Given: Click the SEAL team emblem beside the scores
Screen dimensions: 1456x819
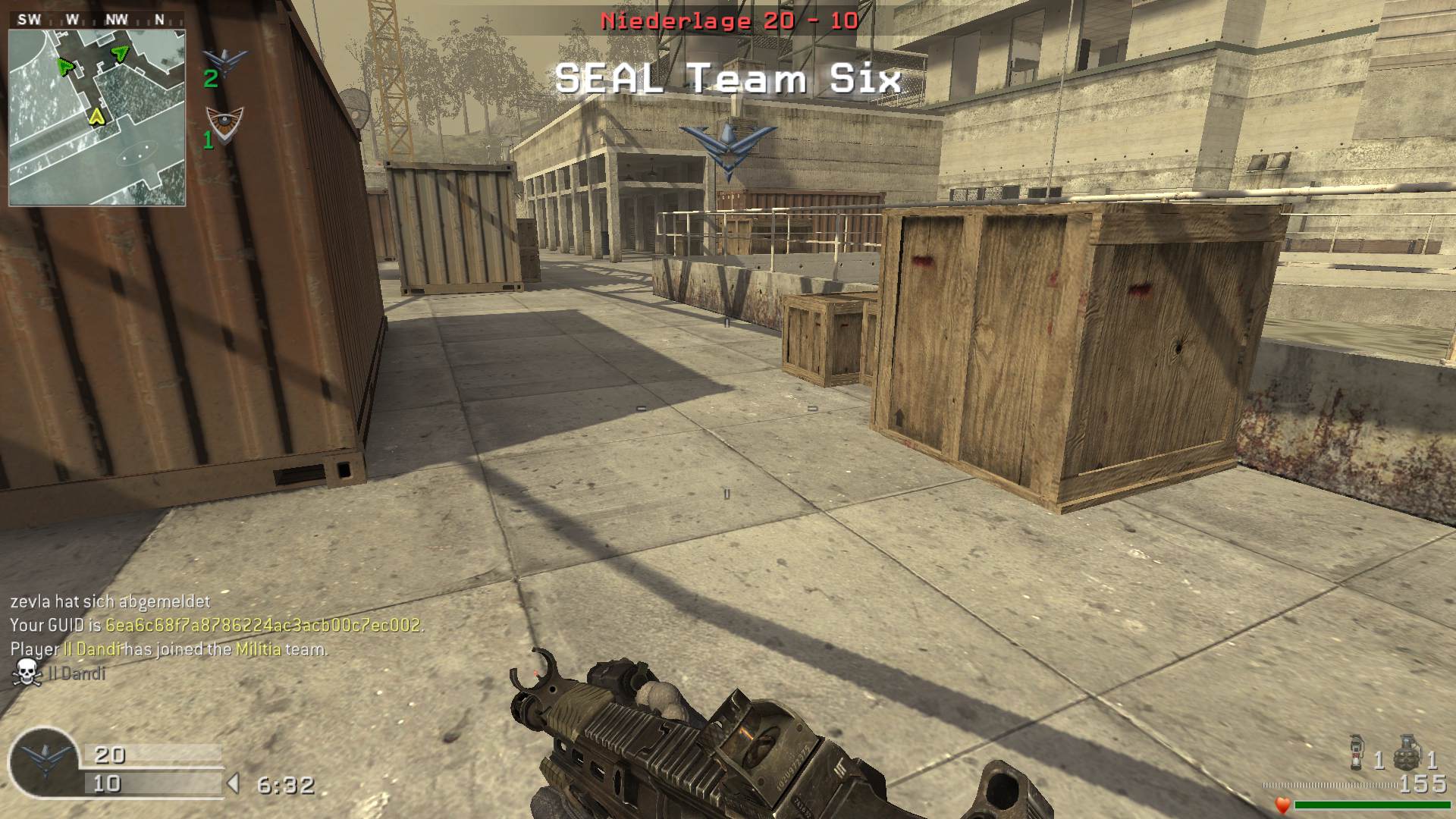Looking at the screenshot, I should [44, 761].
